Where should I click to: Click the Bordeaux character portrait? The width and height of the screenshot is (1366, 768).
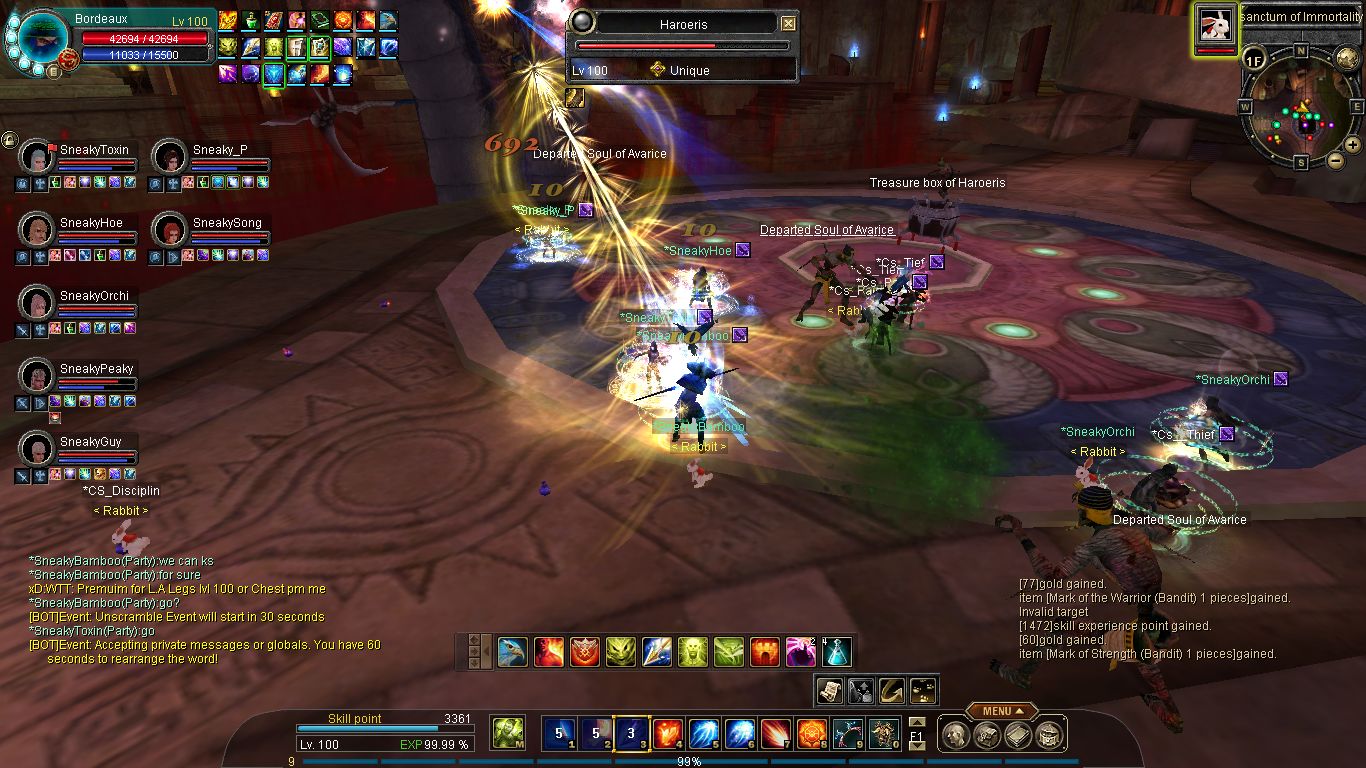pos(42,40)
